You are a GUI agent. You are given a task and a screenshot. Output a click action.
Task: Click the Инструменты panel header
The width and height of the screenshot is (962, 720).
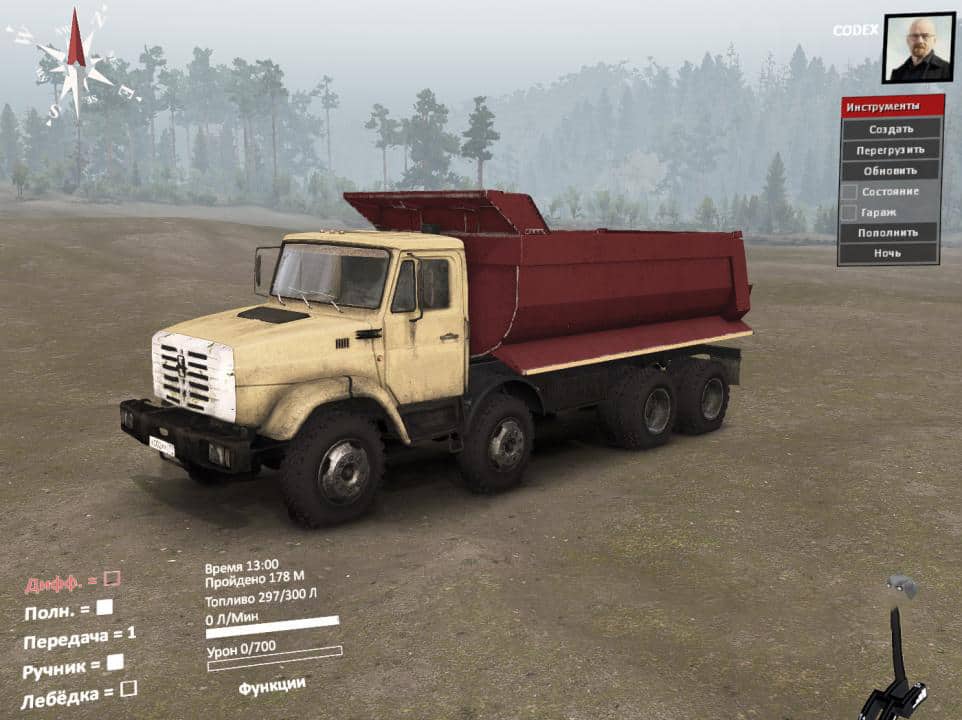point(890,106)
